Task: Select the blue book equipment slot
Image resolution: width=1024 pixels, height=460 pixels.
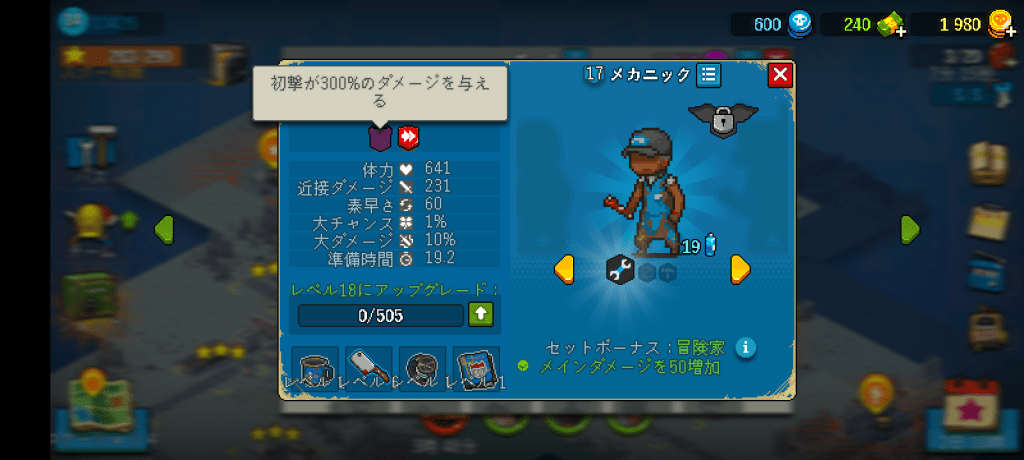Action: pyautogui.click(x=476, y=369)
